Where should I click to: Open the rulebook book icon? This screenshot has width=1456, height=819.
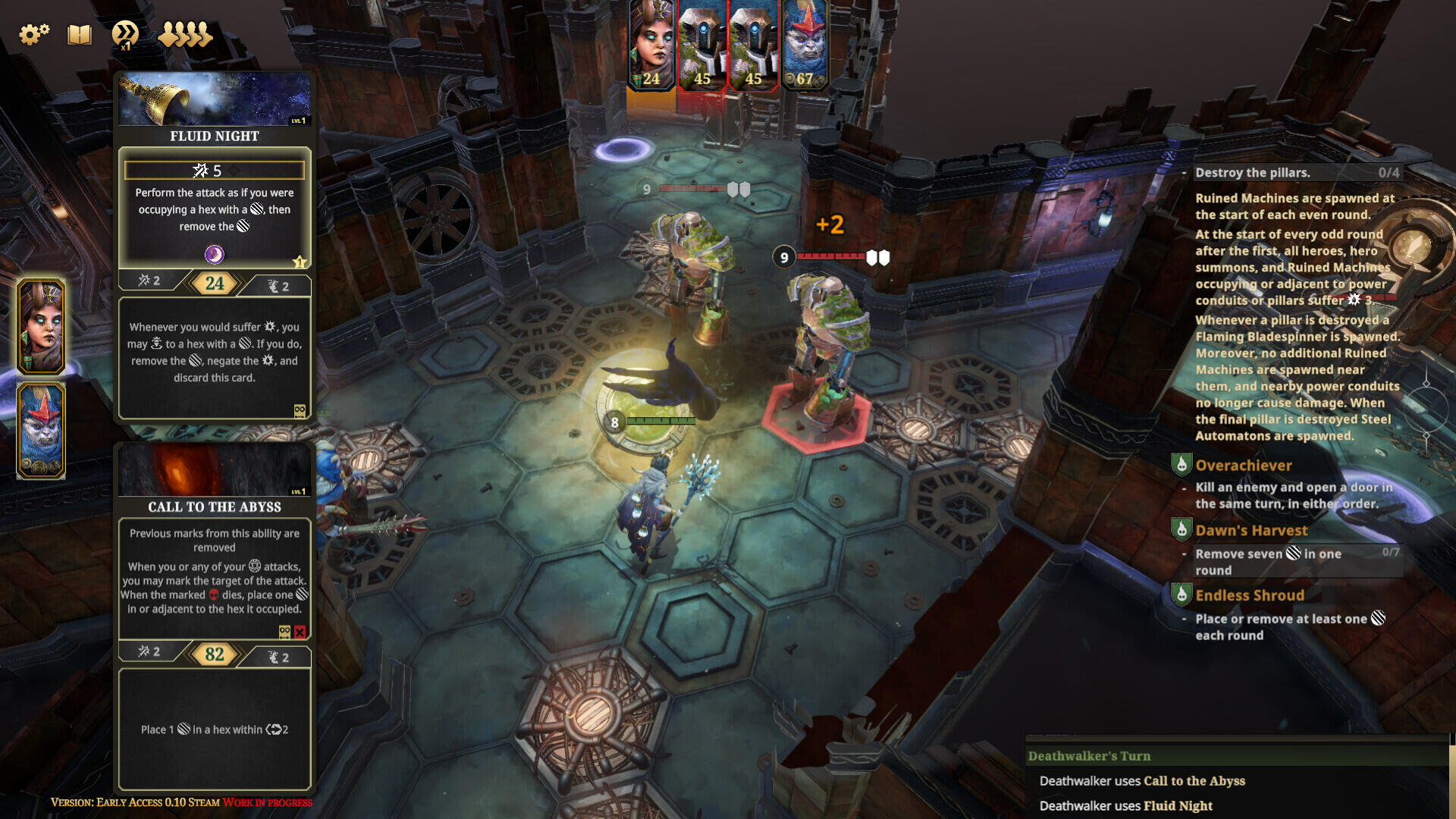coord(80,34)
